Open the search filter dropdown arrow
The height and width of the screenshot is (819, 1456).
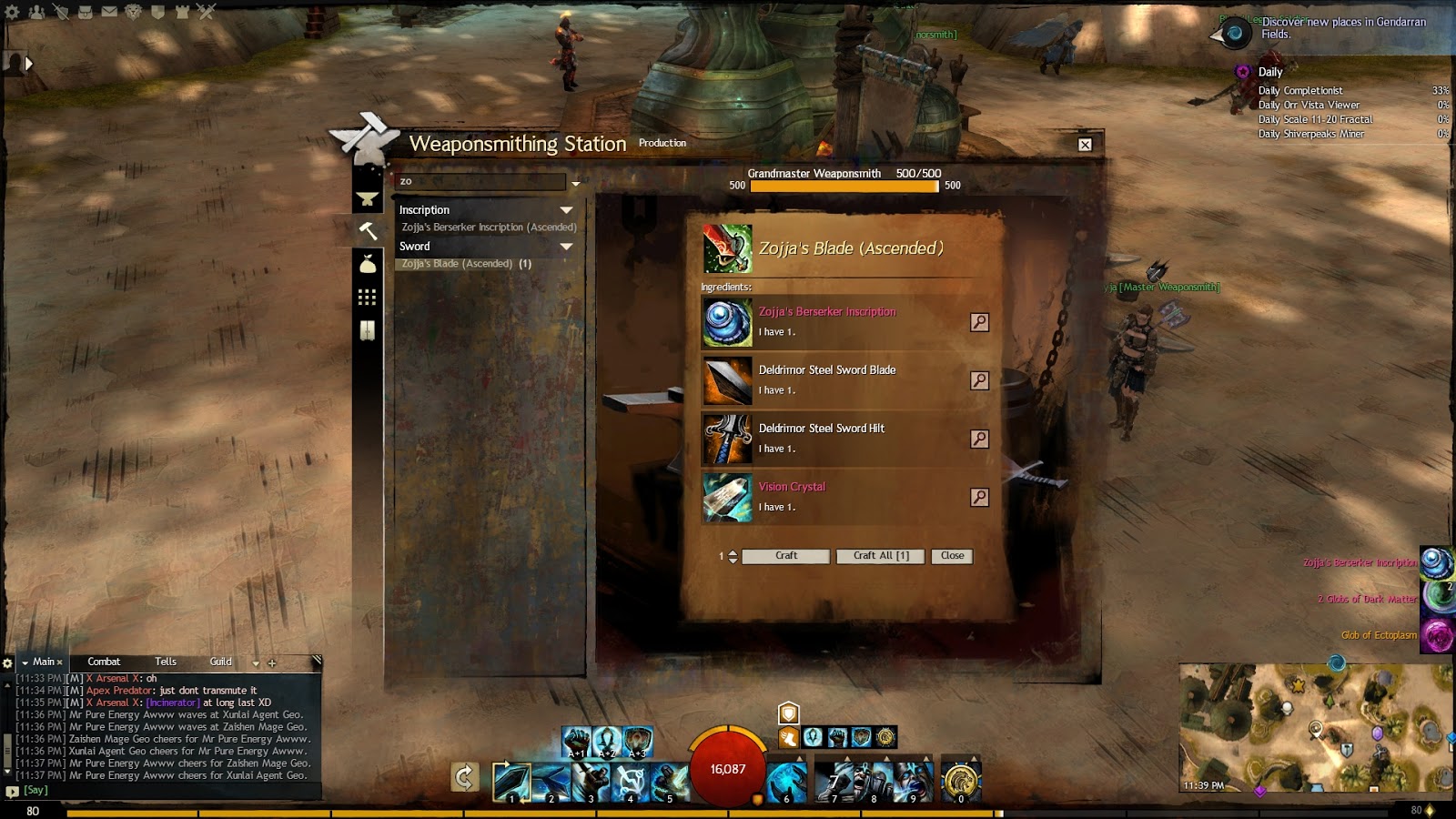[575, 184]
